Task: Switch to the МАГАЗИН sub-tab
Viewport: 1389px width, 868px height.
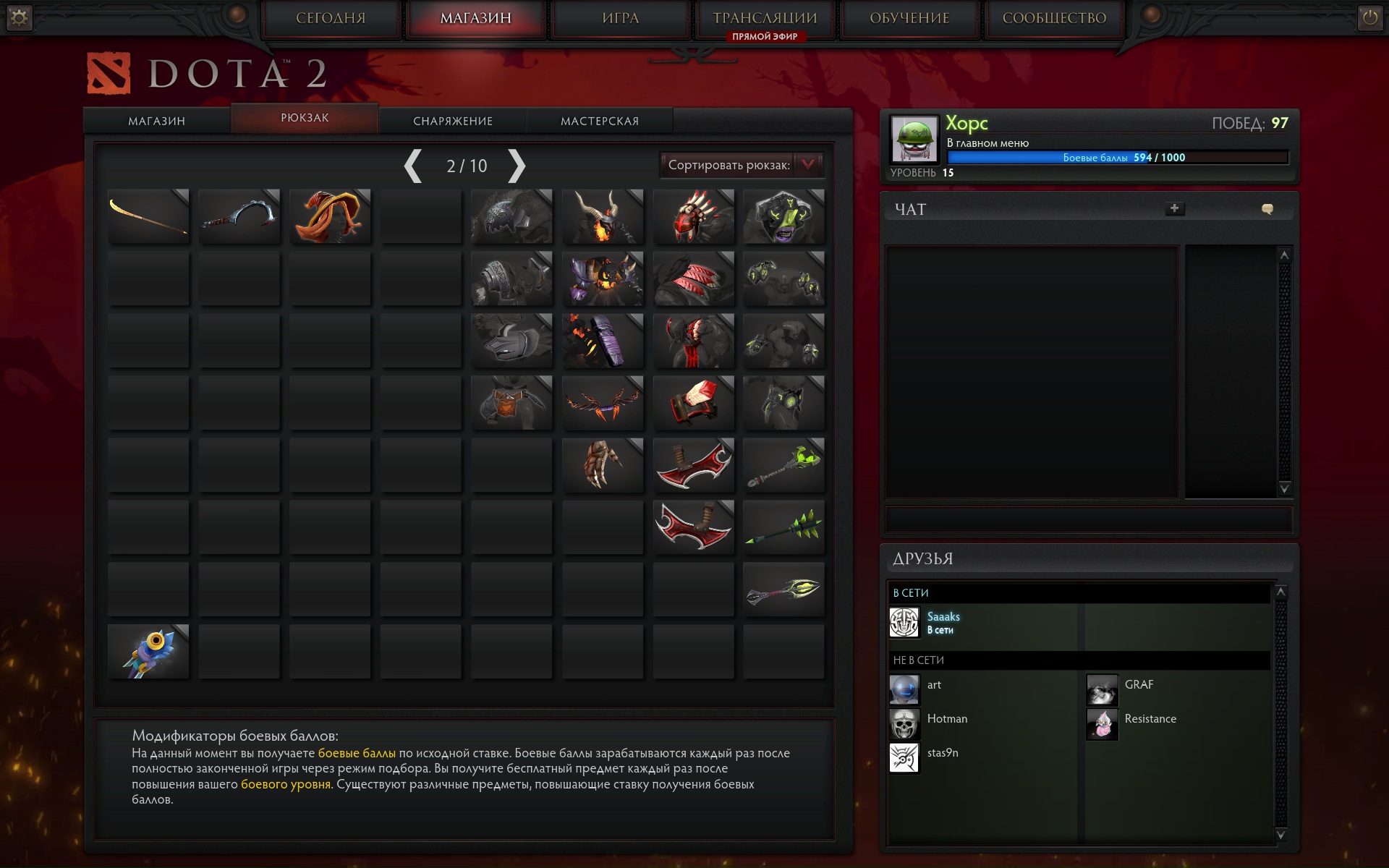Action: 156,121
